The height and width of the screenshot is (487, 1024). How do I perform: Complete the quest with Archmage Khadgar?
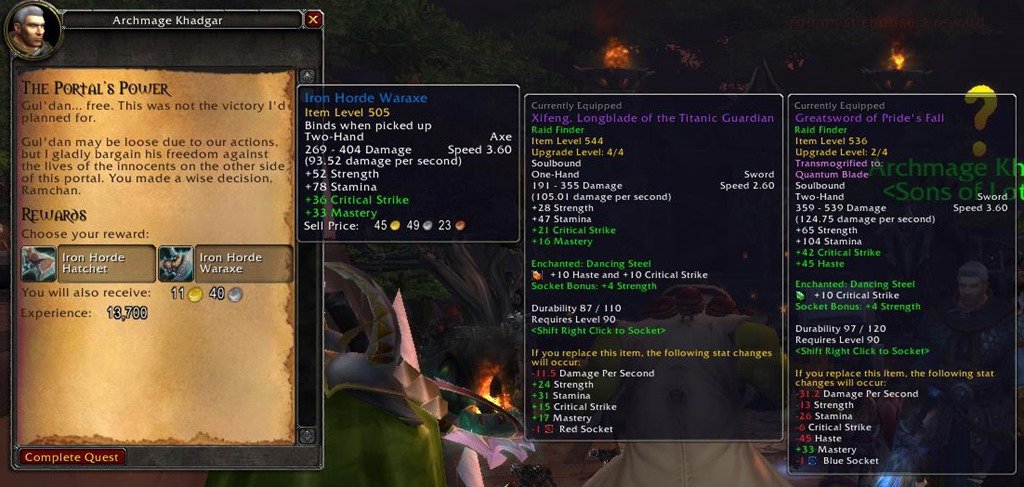point(72,457)
